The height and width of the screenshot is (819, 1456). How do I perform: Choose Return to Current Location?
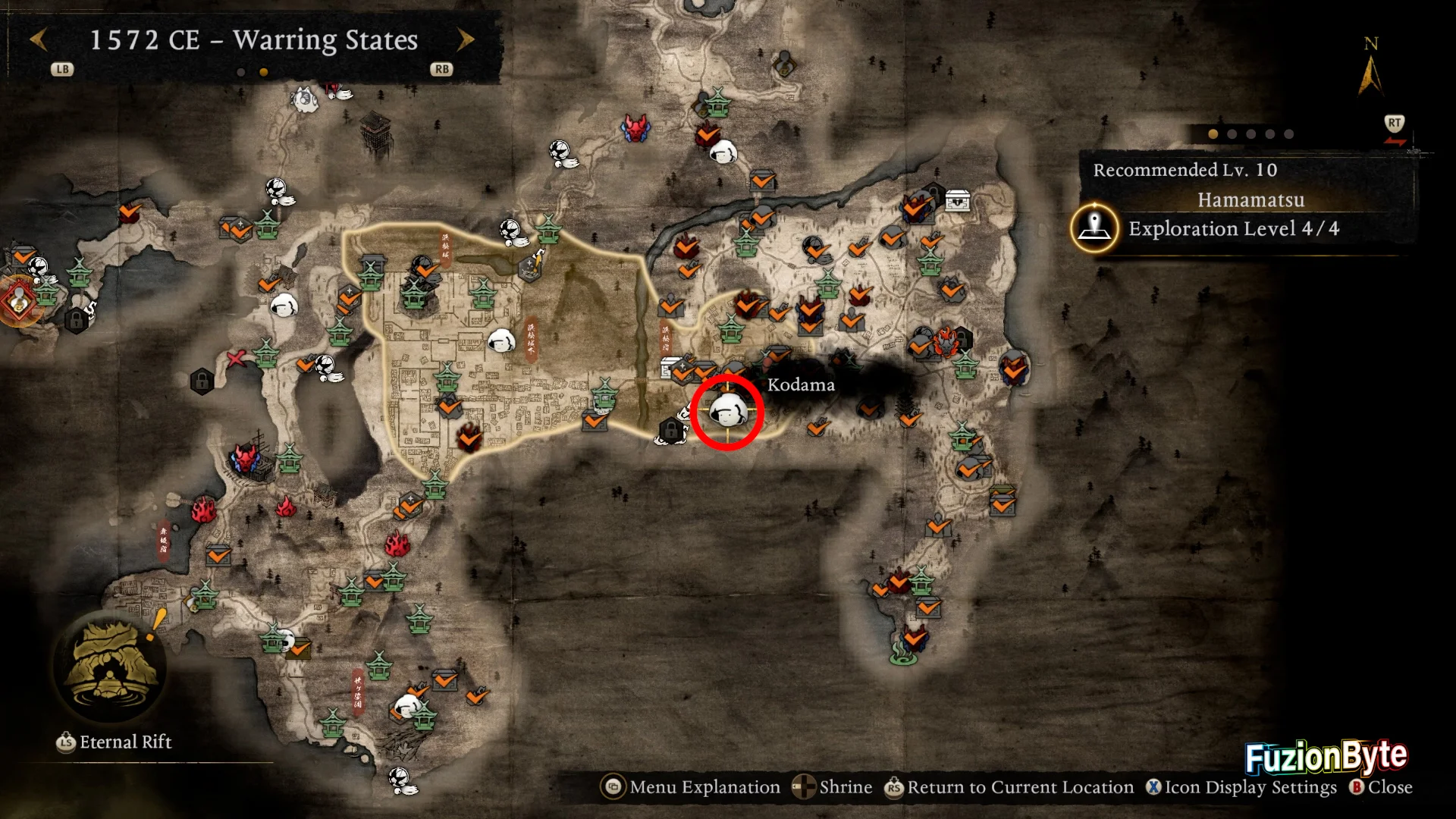point(1009,787)
